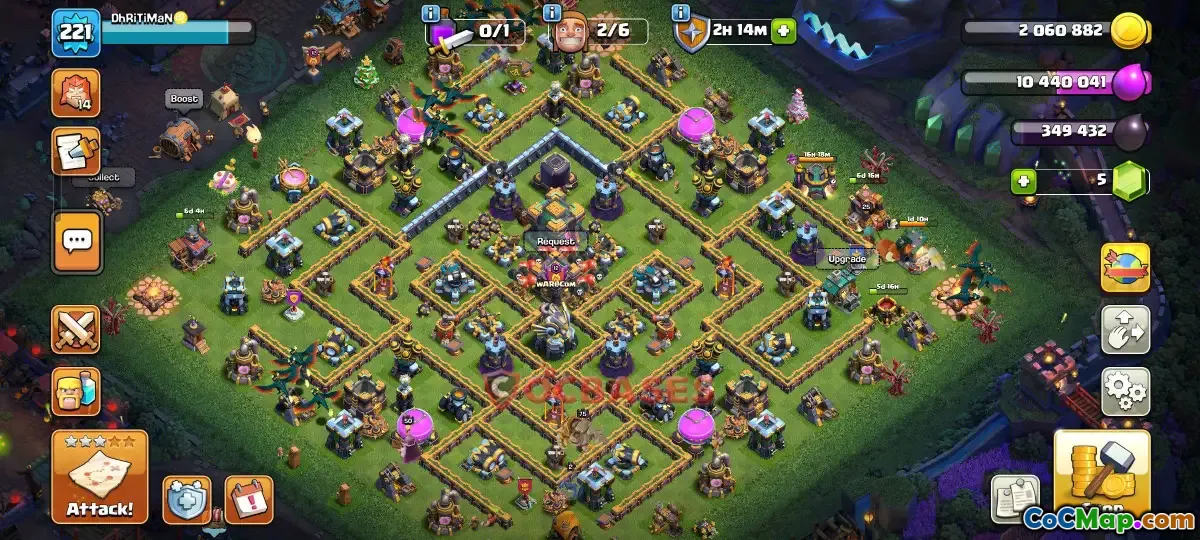This screenshot has width=1200, height=540.
Task: Open the red-haired hero button showing 14
Action: pyautogui.click(x=76, y=93)
